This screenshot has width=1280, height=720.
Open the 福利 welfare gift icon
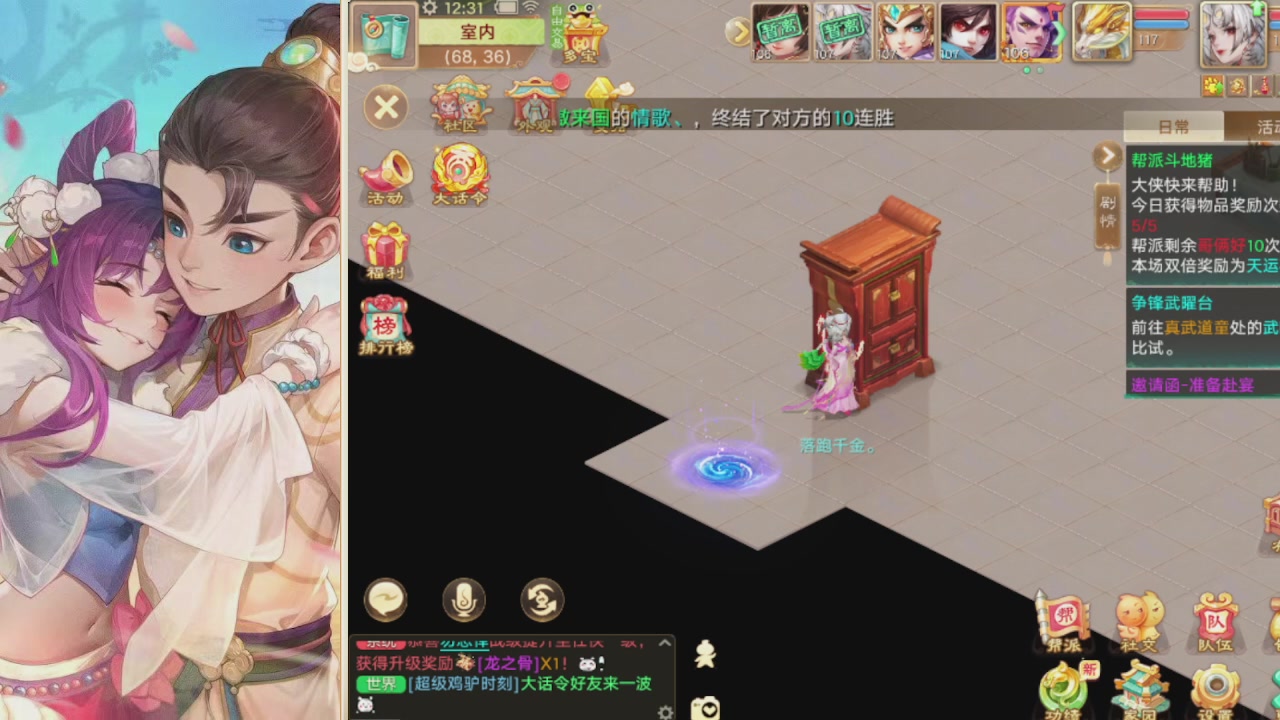click(386, 245)
